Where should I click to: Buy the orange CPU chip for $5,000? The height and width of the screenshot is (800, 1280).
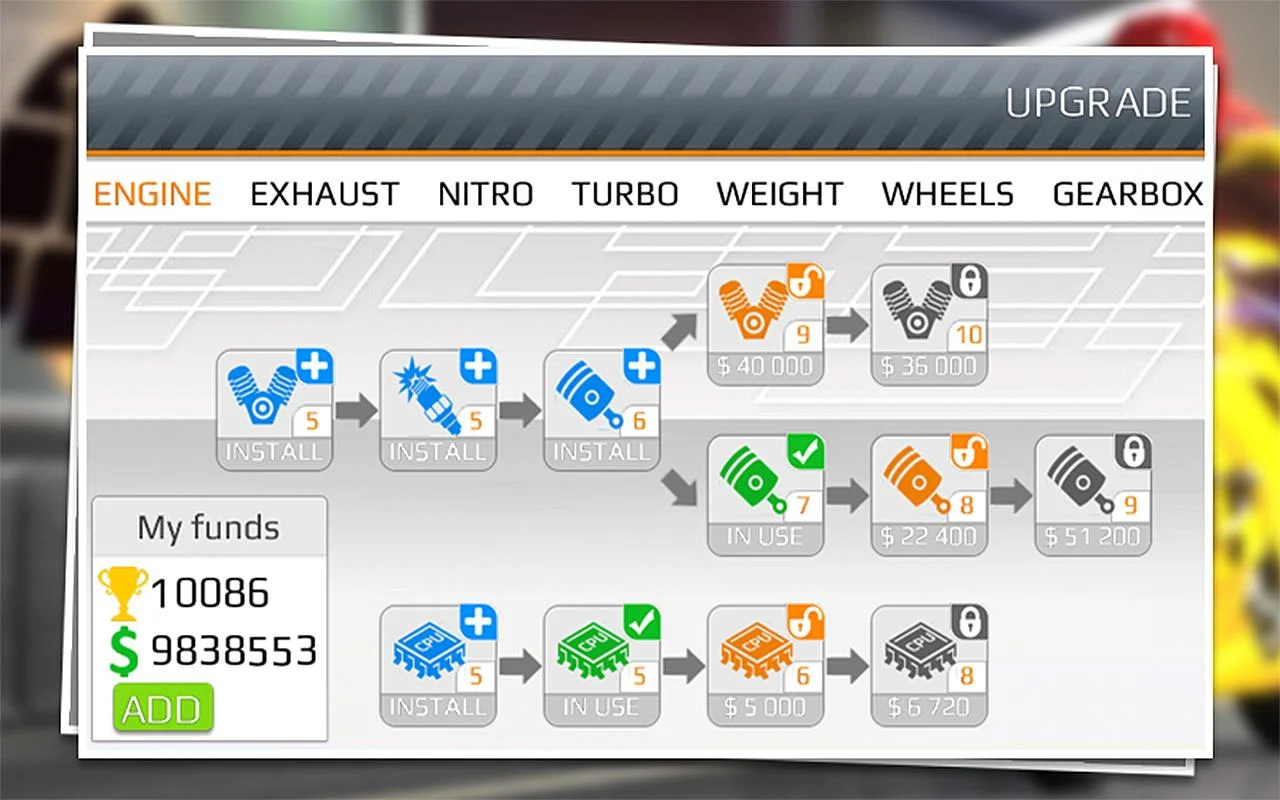point(765,665)
